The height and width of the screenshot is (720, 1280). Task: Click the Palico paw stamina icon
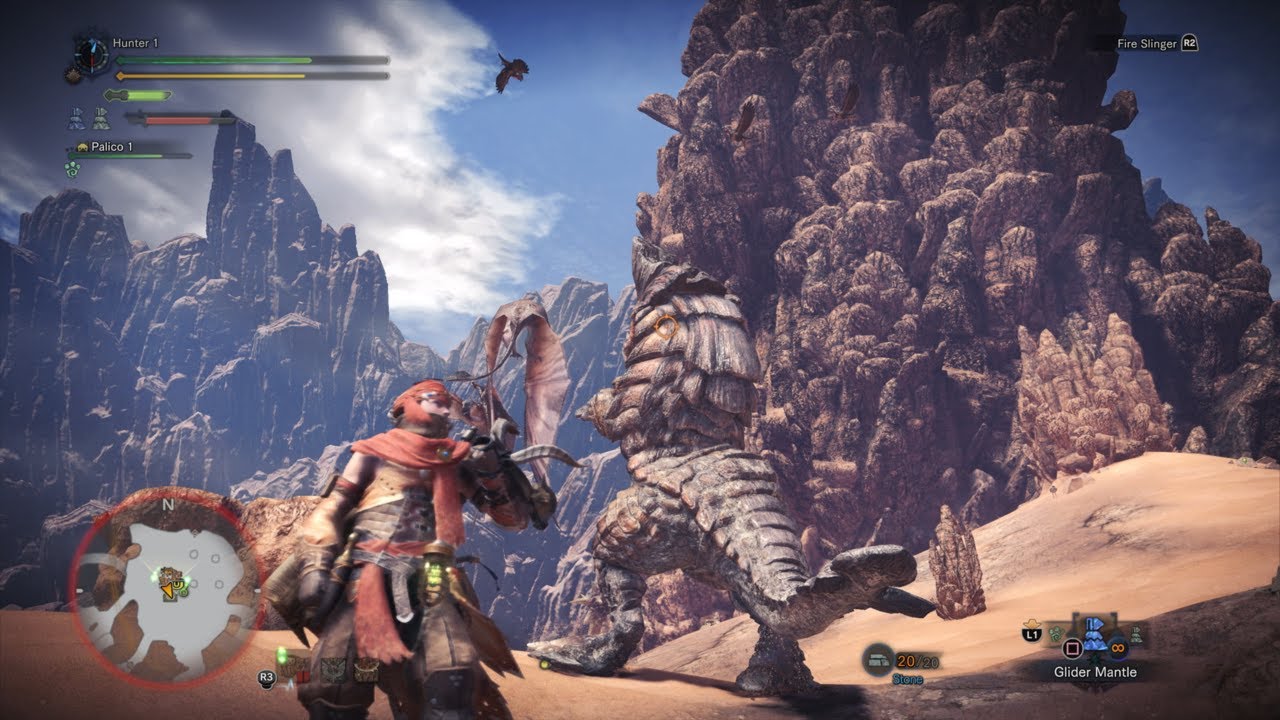click(x=72, y=170)
